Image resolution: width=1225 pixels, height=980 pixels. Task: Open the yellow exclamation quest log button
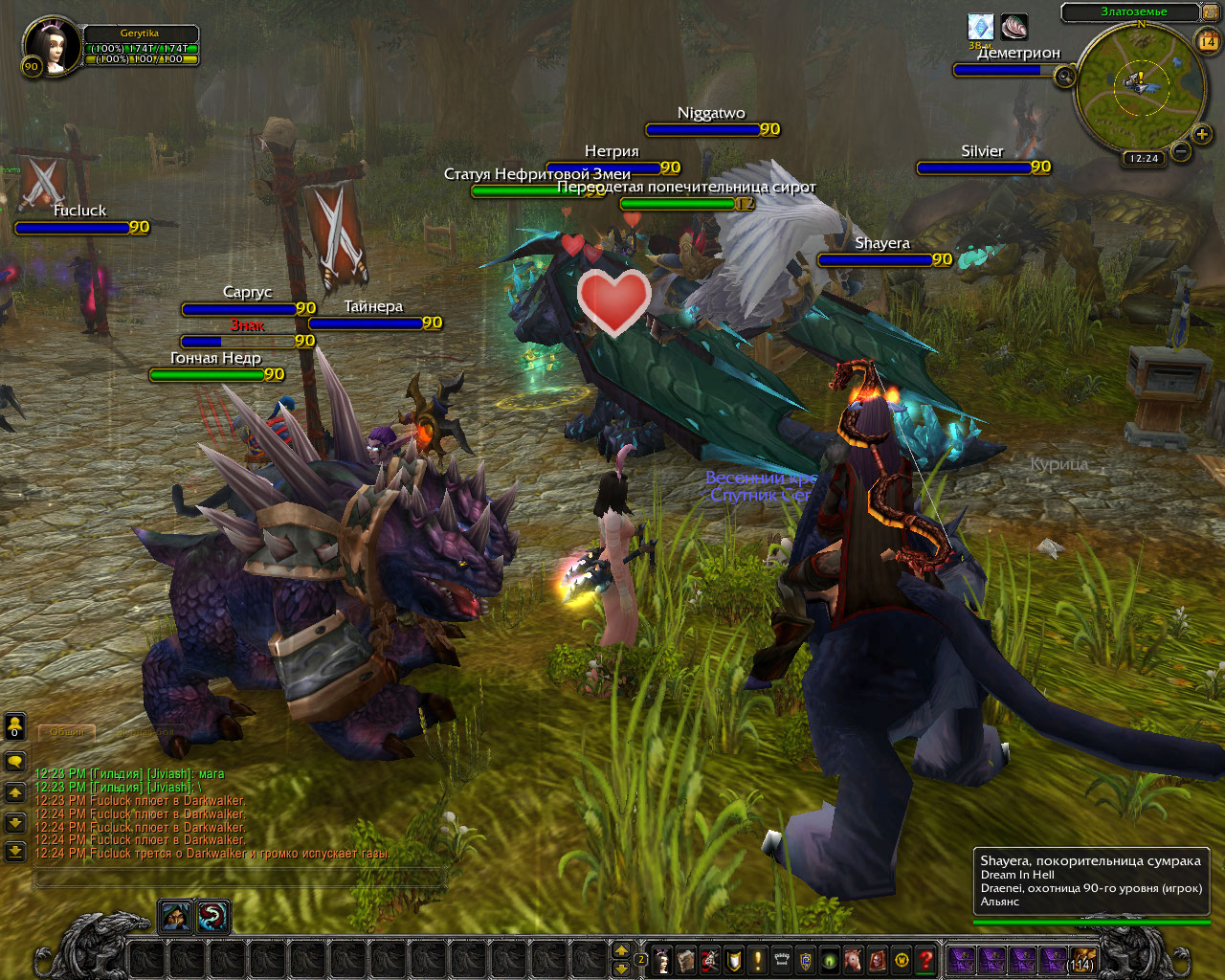(758, 959)
